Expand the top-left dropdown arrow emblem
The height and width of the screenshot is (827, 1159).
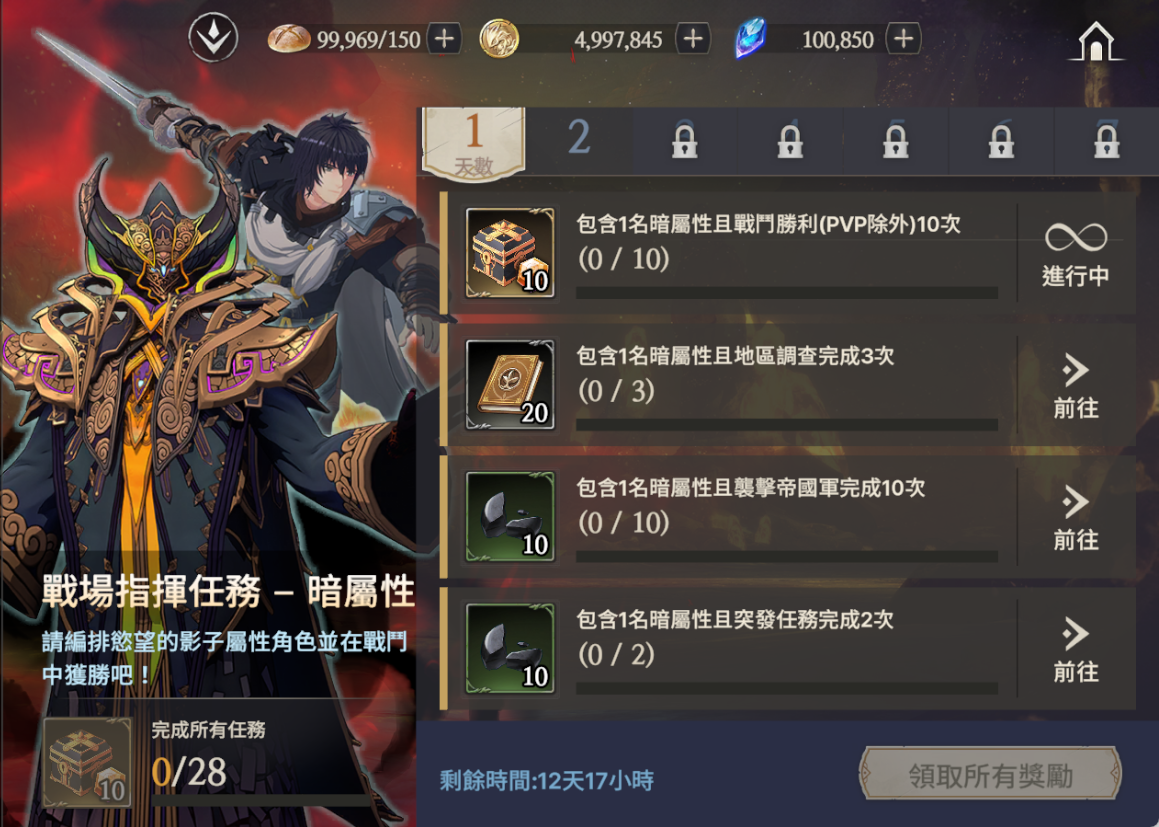[x=213, y=40]
